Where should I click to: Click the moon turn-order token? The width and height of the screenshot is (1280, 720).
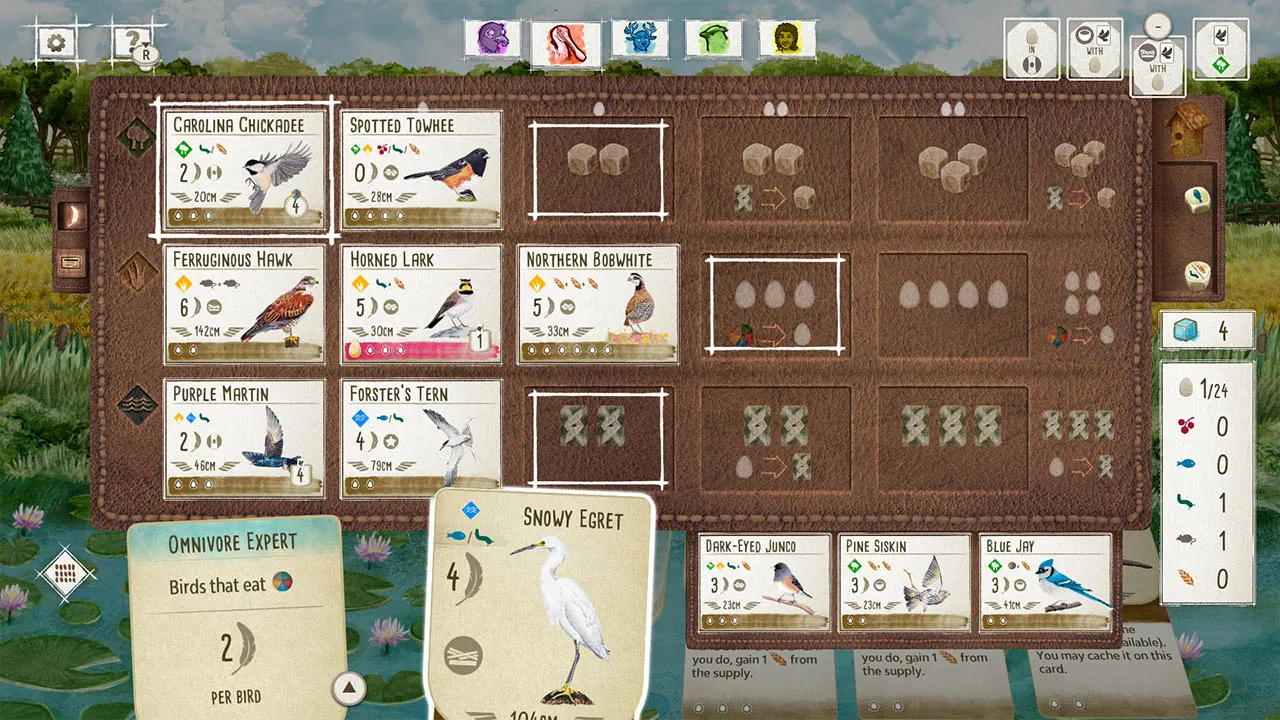click(x=70, y=213)
